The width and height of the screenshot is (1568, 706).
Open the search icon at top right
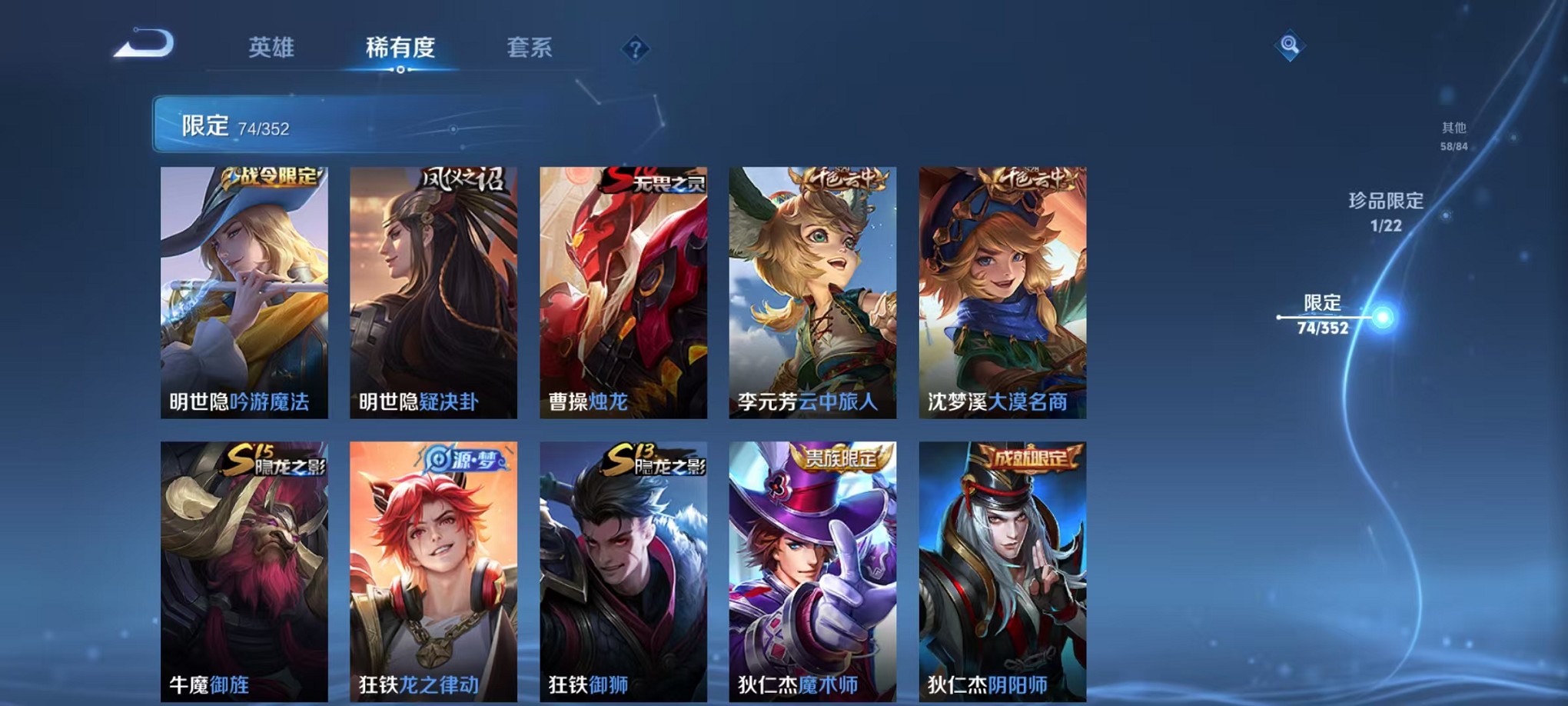point(1291,45)
